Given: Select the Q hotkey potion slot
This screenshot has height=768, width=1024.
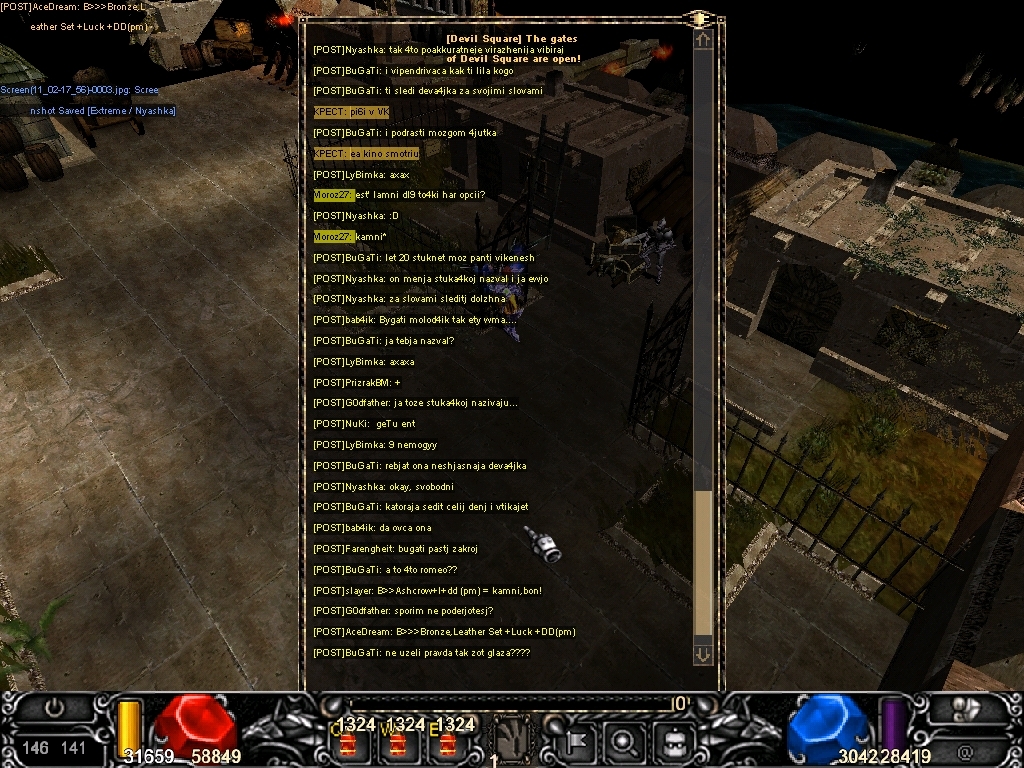Looking at the screenshot, I should click(349, 743).
